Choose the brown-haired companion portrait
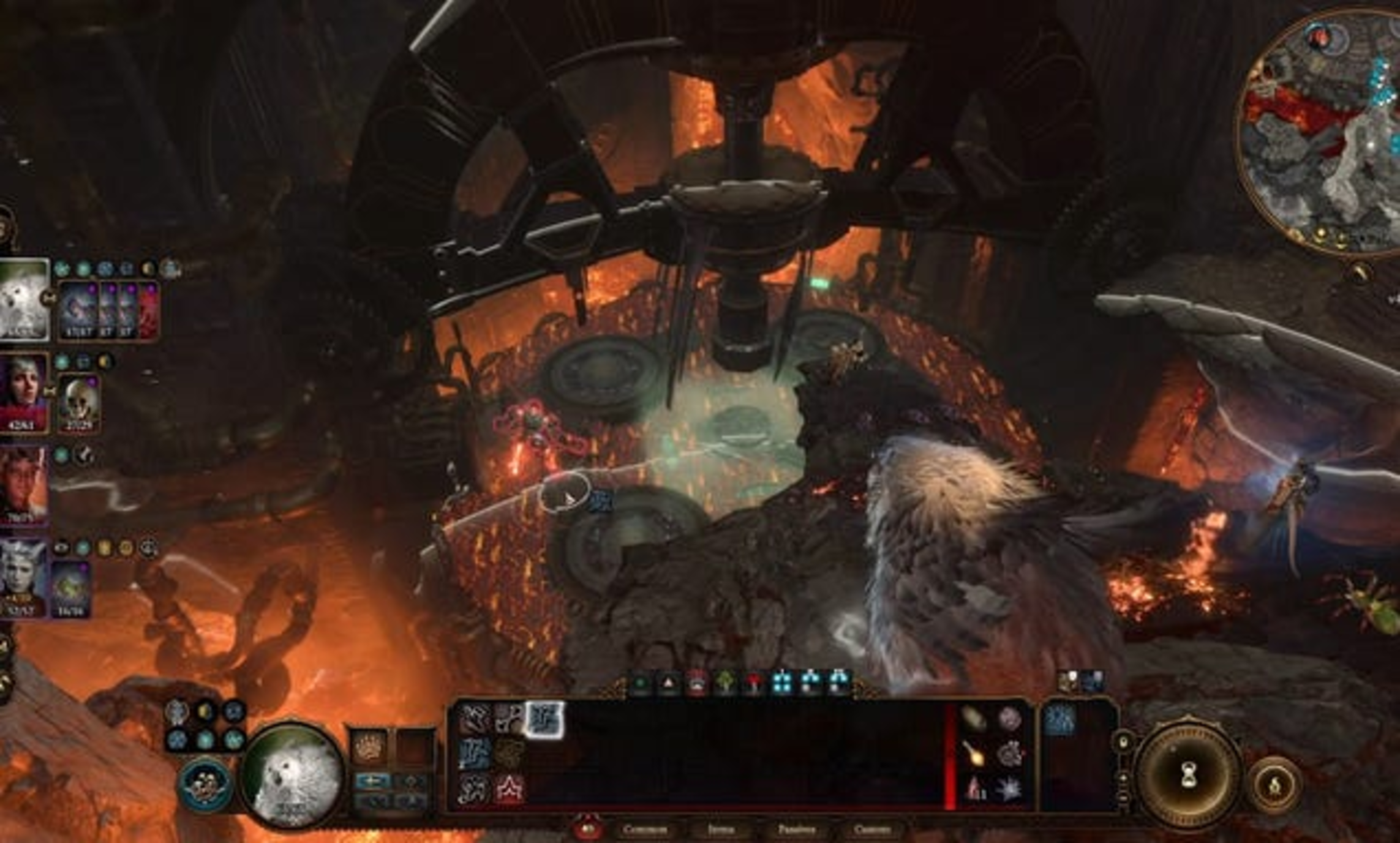The image size is (1400, 843). (23, 484)
